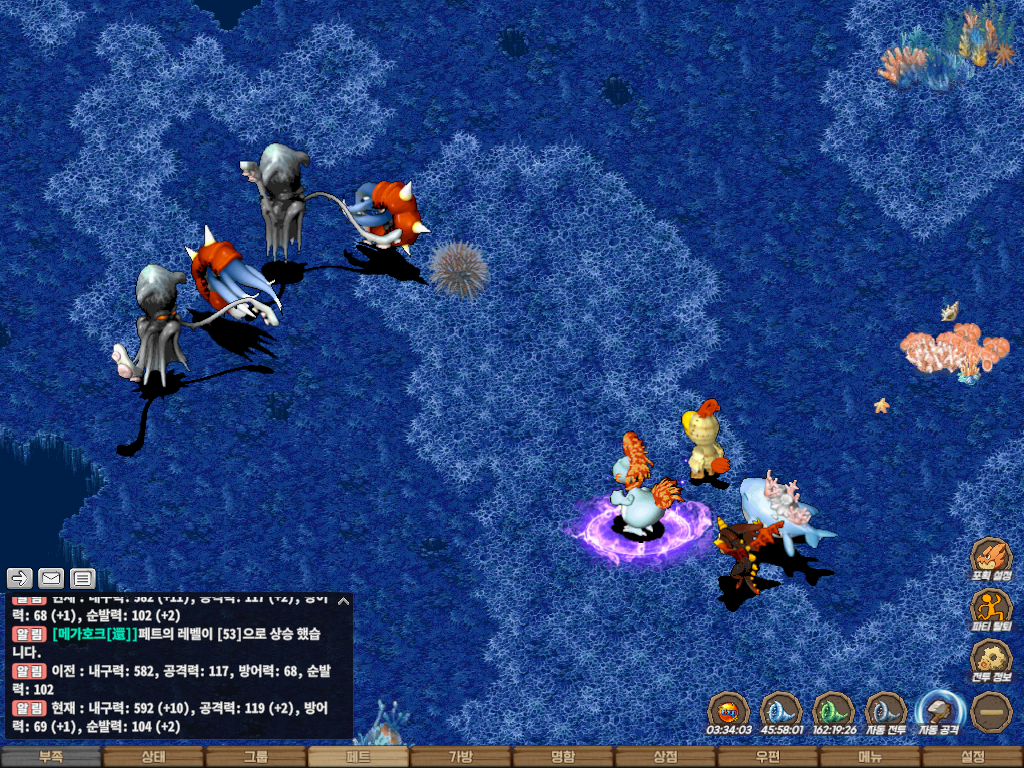The width and height of the screenshot is (1024, 768).
Task: Click the 파티 탈퇴 leave party icon
Action: [991, 608]
